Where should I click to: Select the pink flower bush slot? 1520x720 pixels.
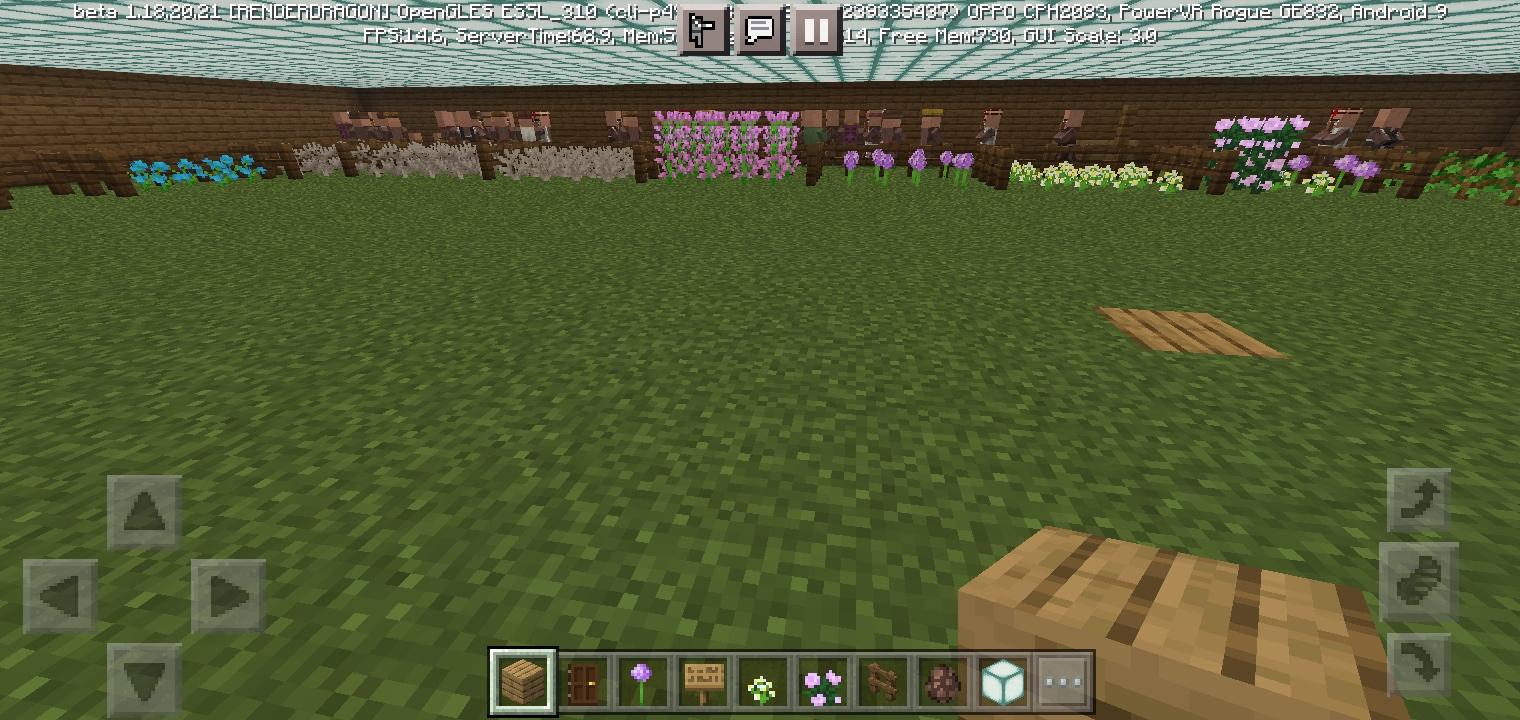822,683
